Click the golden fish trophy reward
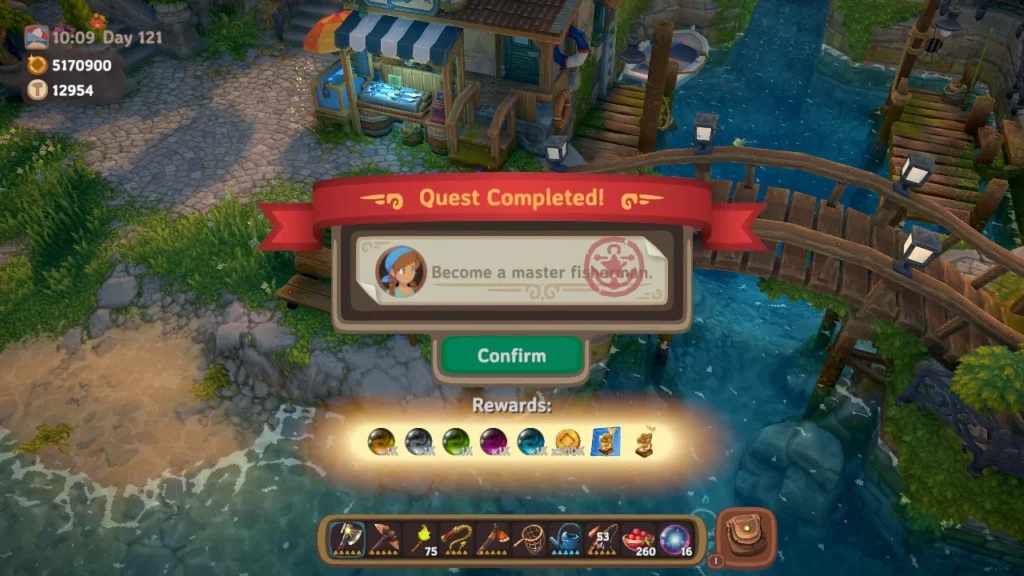This screenshot has height=576, width=1024. [642, 441]
